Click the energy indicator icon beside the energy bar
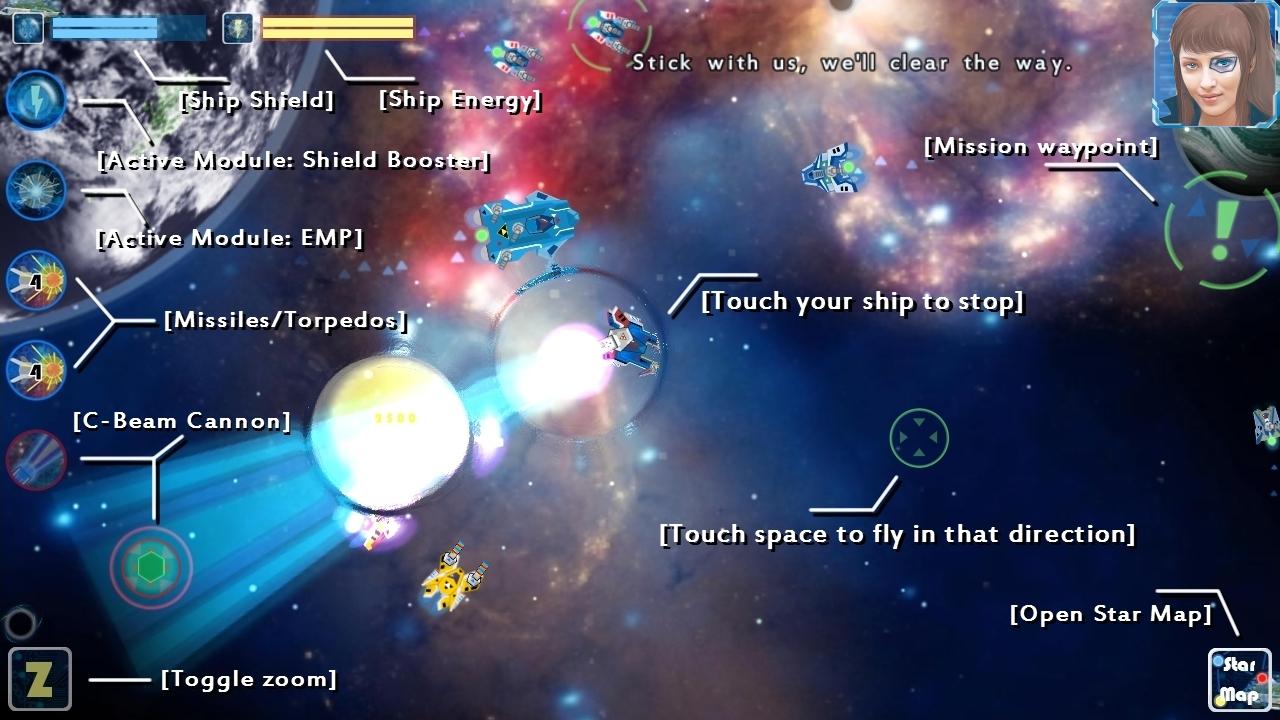 [x=237, y=27]
